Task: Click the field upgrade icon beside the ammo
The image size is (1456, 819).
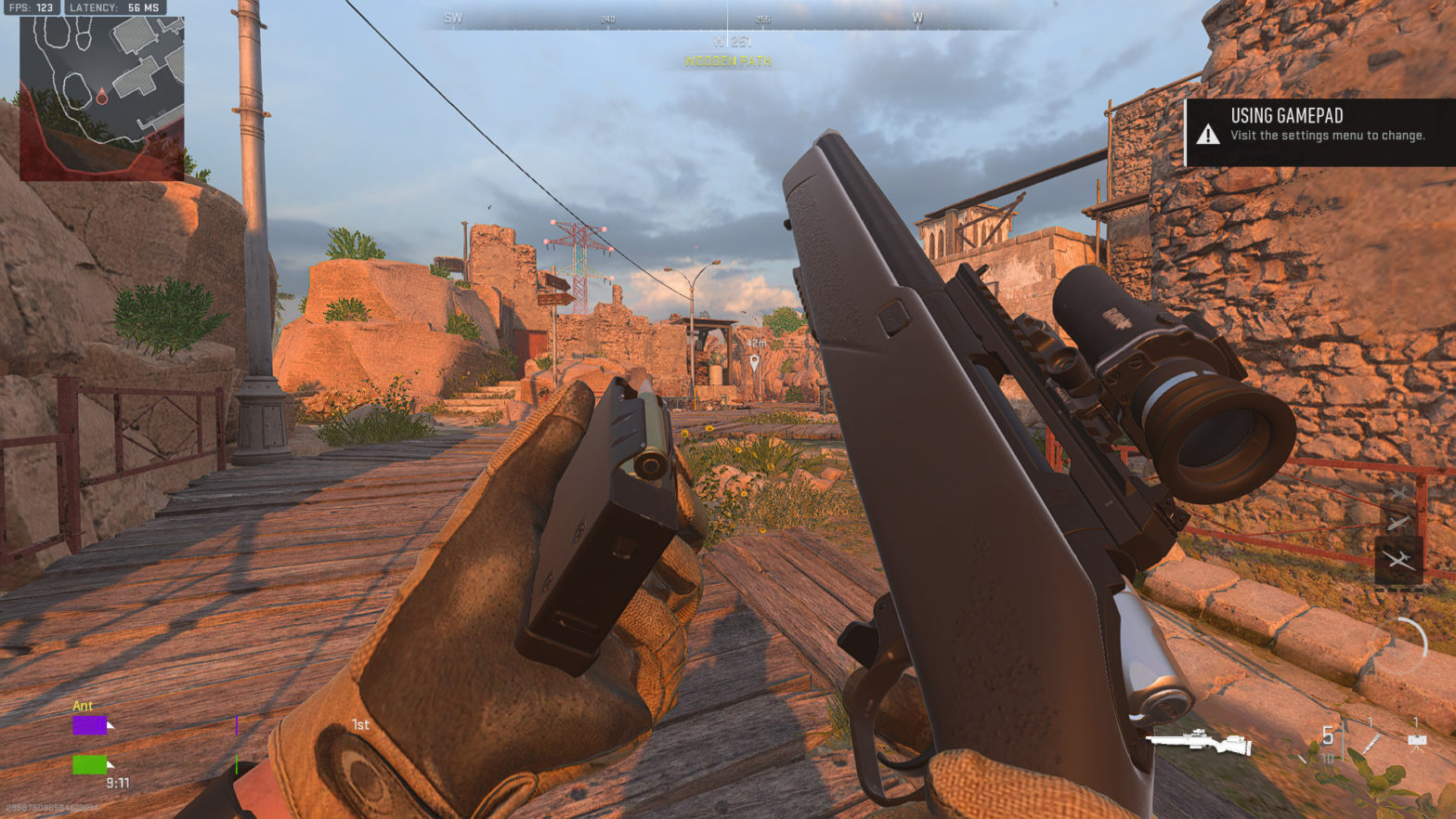Action: (x=1418, y=742)
